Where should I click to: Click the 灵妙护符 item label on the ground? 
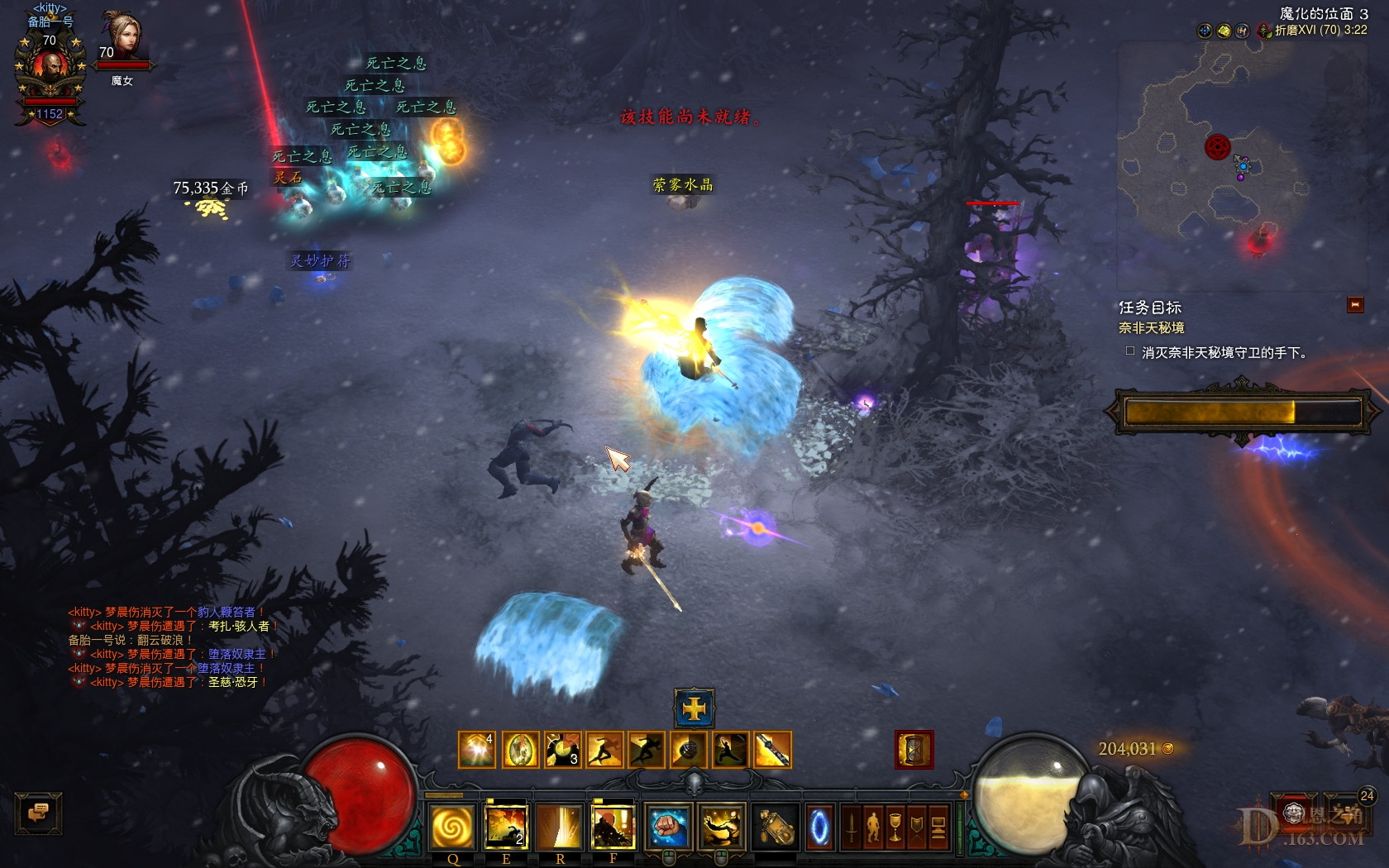pos(320,259)
